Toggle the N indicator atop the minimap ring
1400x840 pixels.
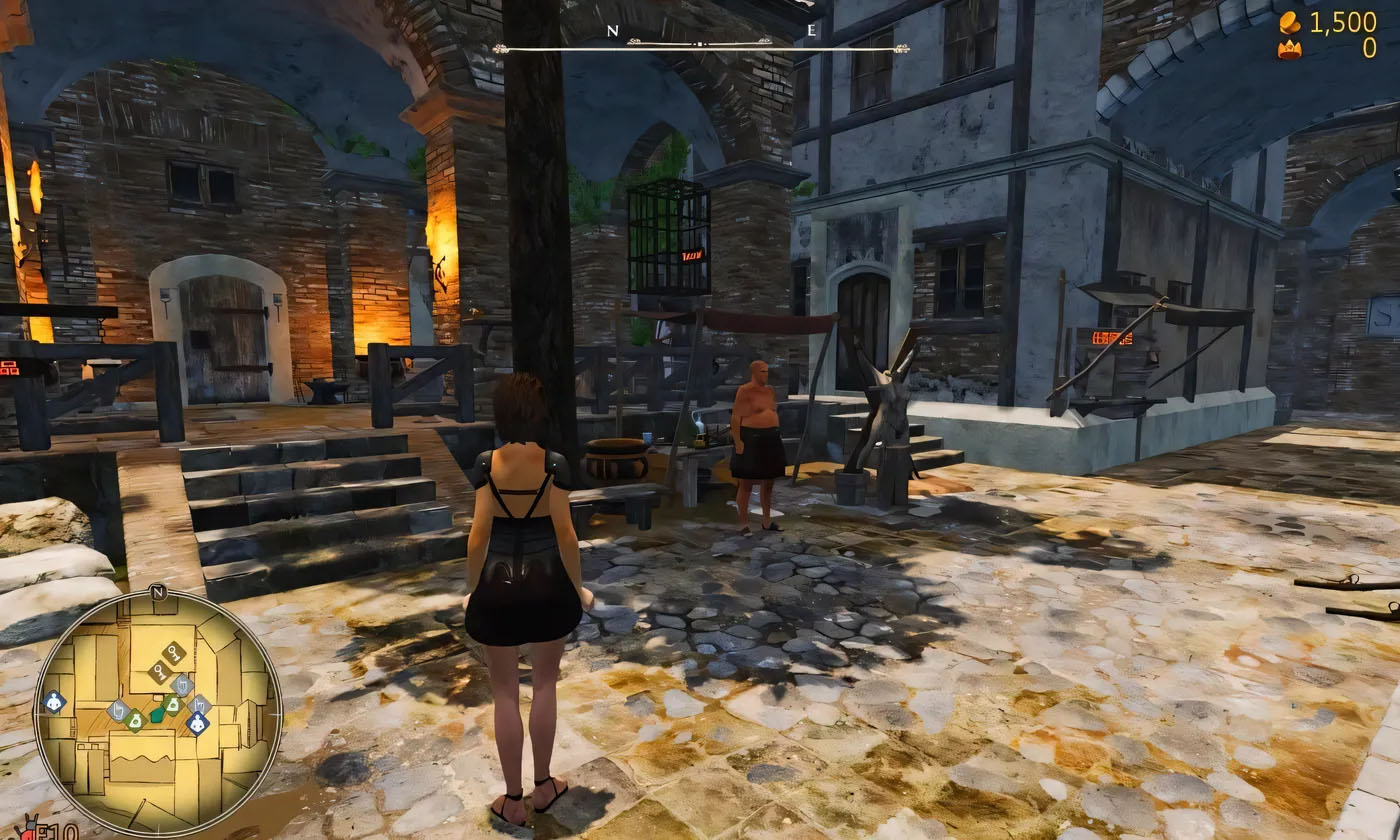coord(158,592)
